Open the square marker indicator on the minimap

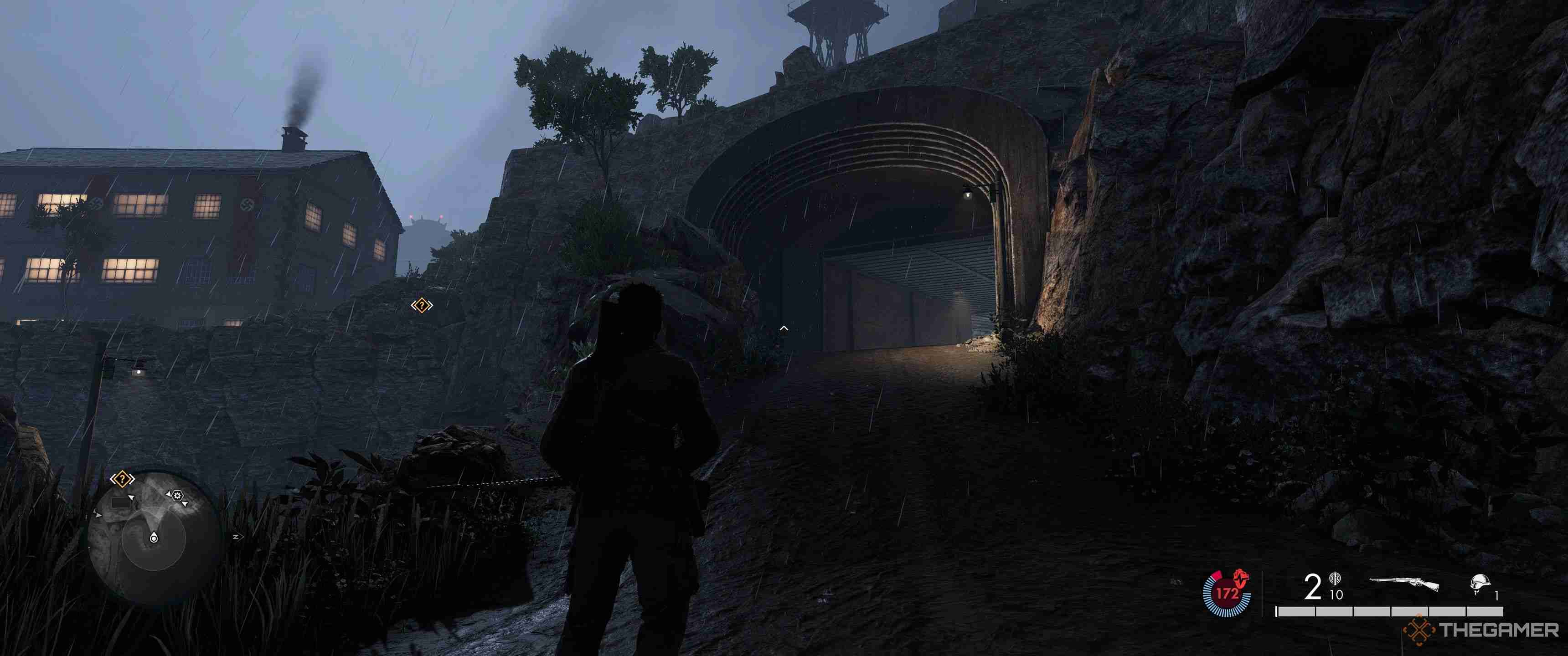pos(120,503)
